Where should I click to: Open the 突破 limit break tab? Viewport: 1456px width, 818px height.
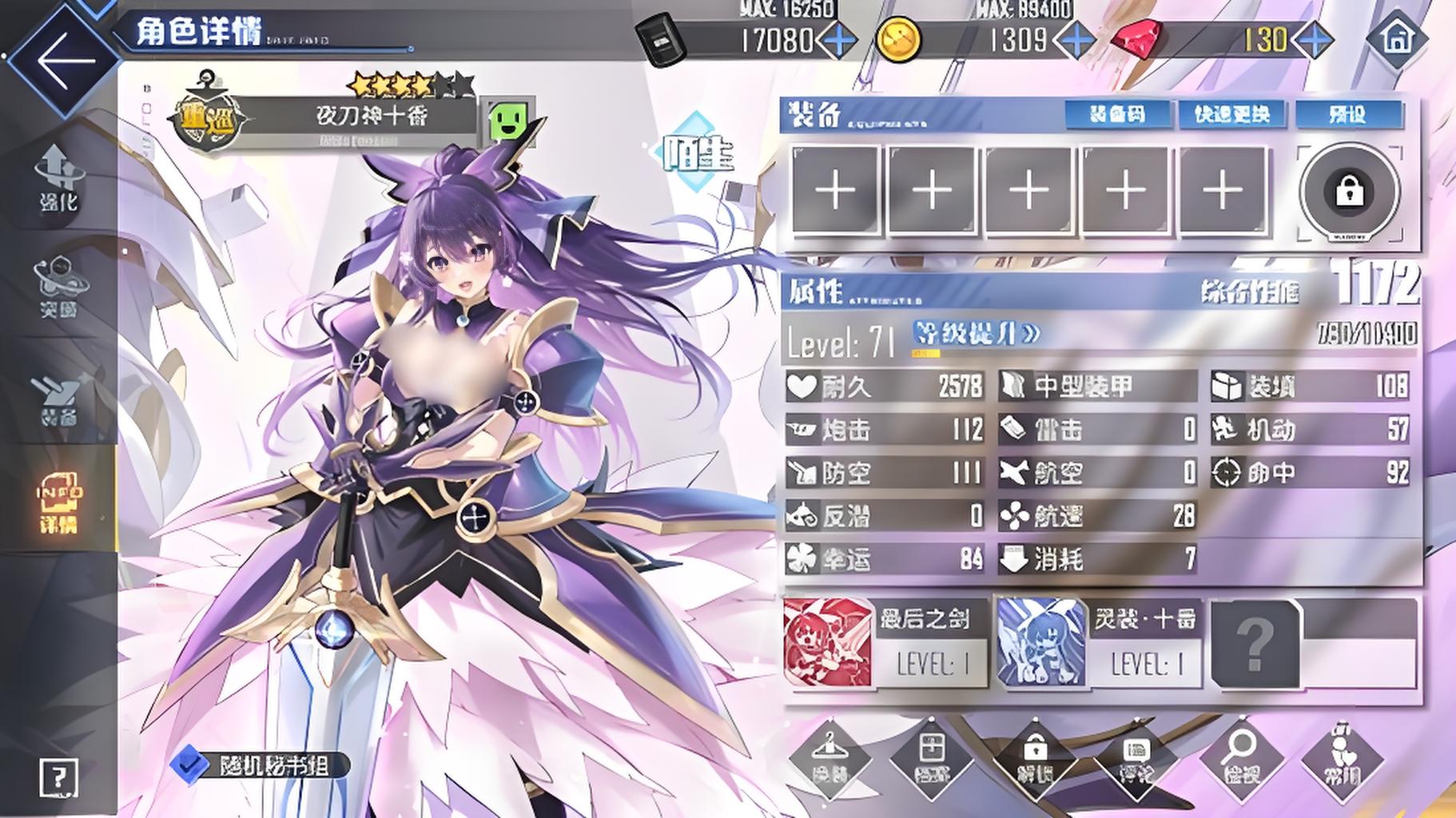coord(59,287)
